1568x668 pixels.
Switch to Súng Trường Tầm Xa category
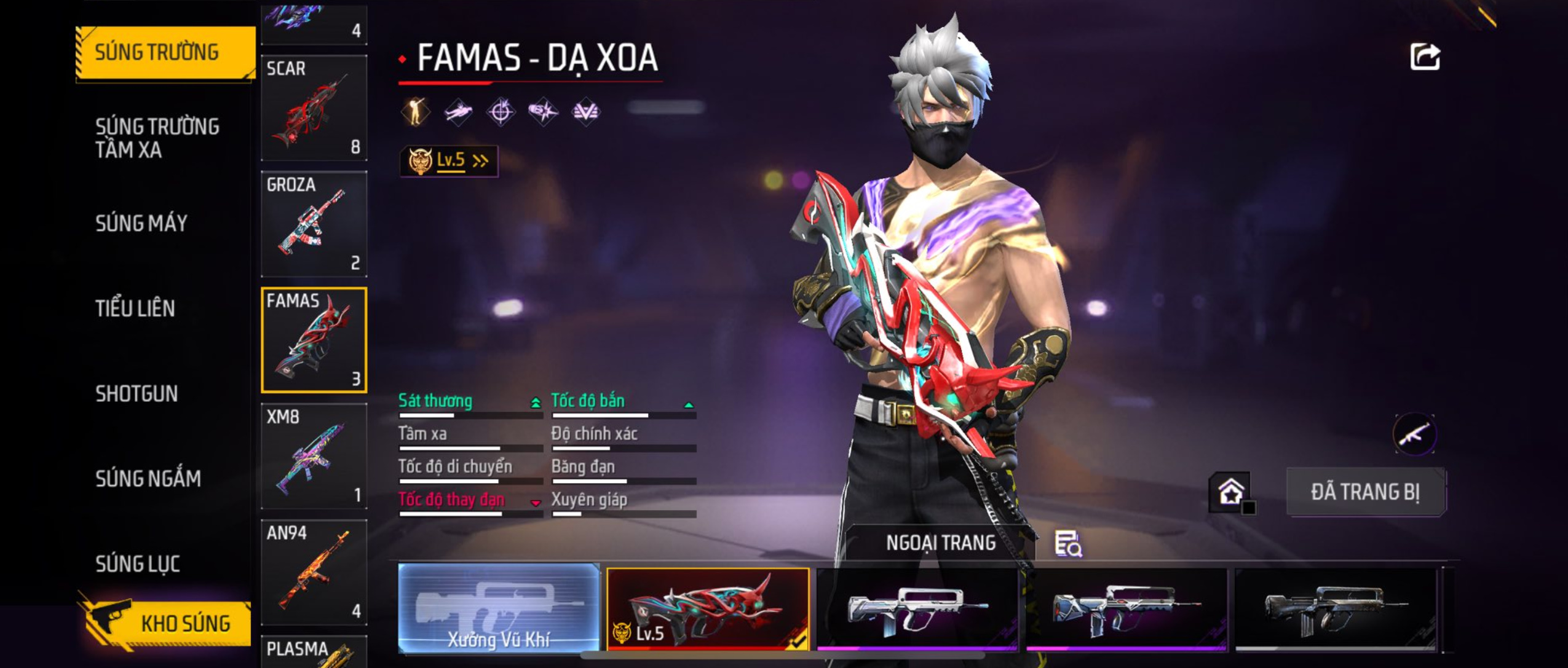(x=157, y=138)
